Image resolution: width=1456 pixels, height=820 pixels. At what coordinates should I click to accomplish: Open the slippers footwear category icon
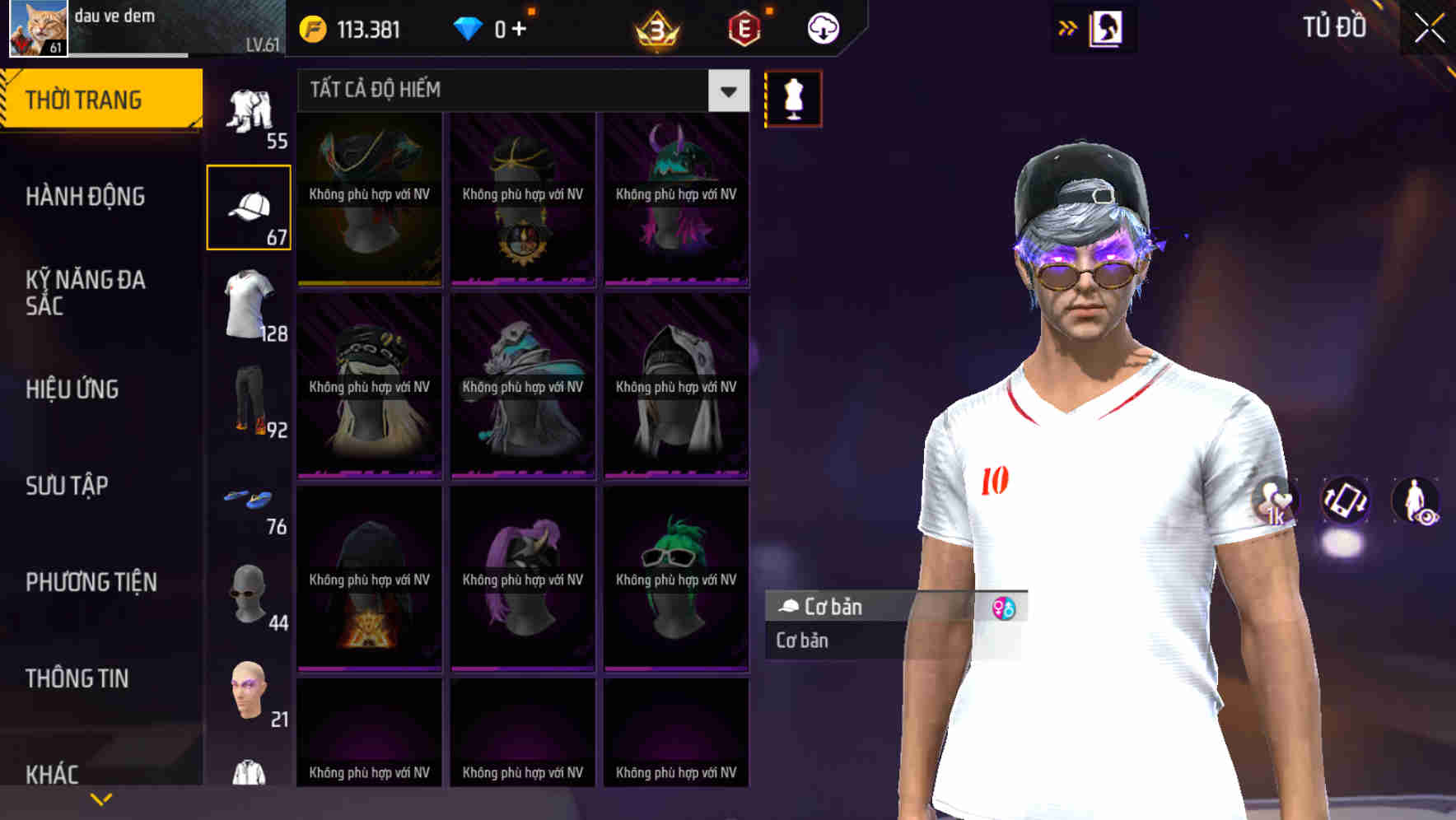pyautogui.click(x=248, y=502)
